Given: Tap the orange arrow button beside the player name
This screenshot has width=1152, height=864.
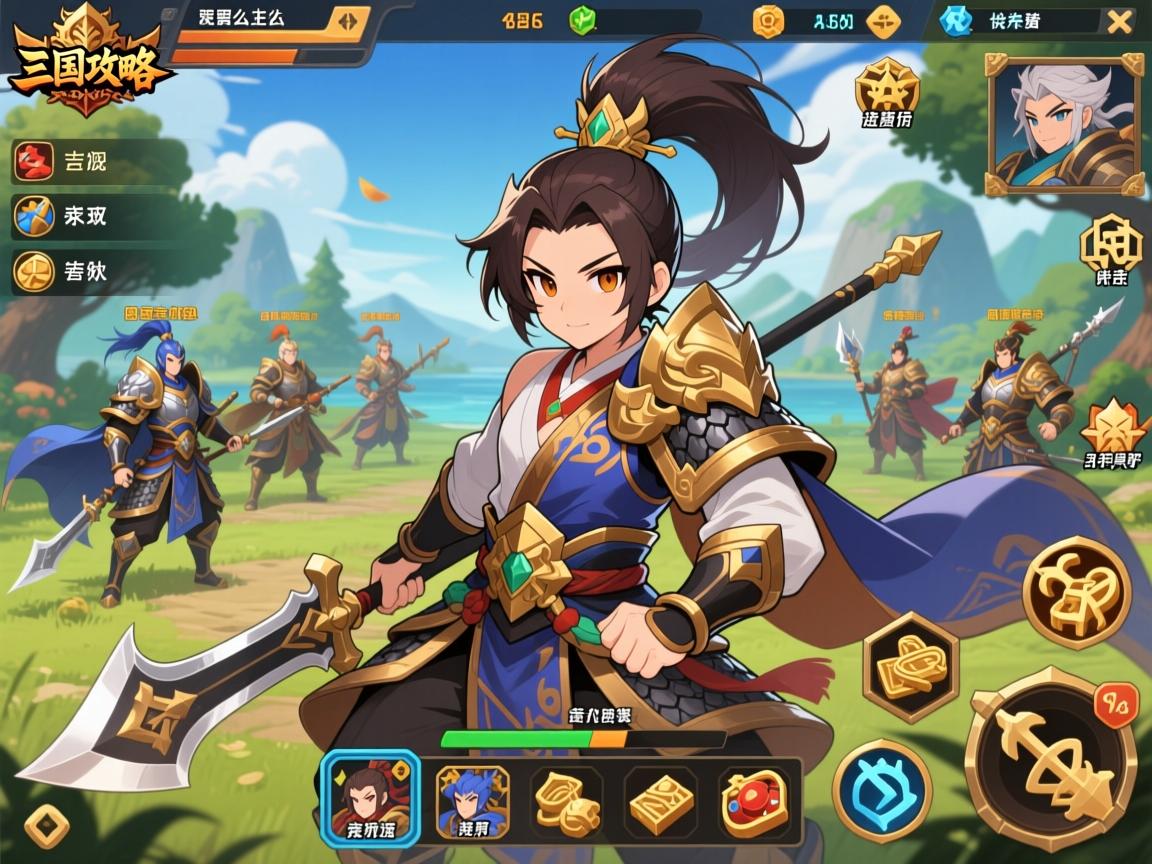Looking at the screenshot, I should 347,20.
